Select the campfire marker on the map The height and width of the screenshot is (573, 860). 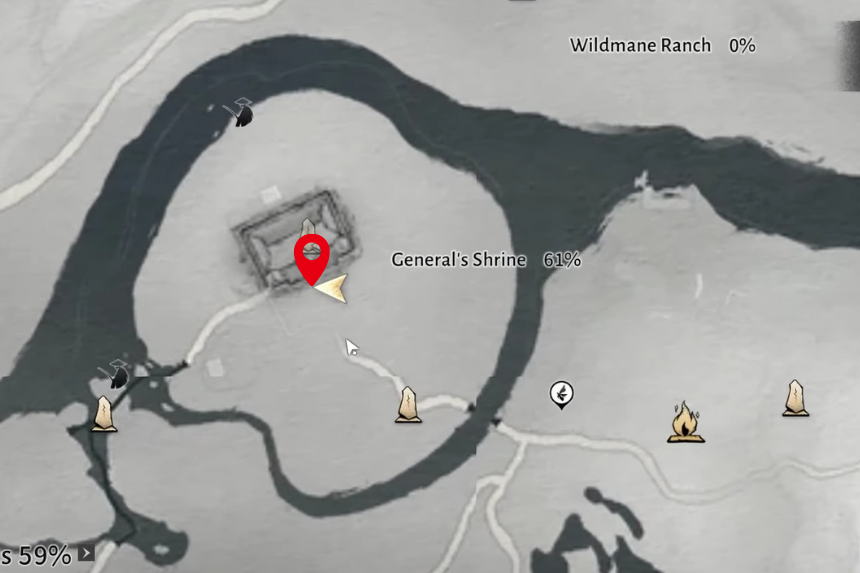coord(685,422)
